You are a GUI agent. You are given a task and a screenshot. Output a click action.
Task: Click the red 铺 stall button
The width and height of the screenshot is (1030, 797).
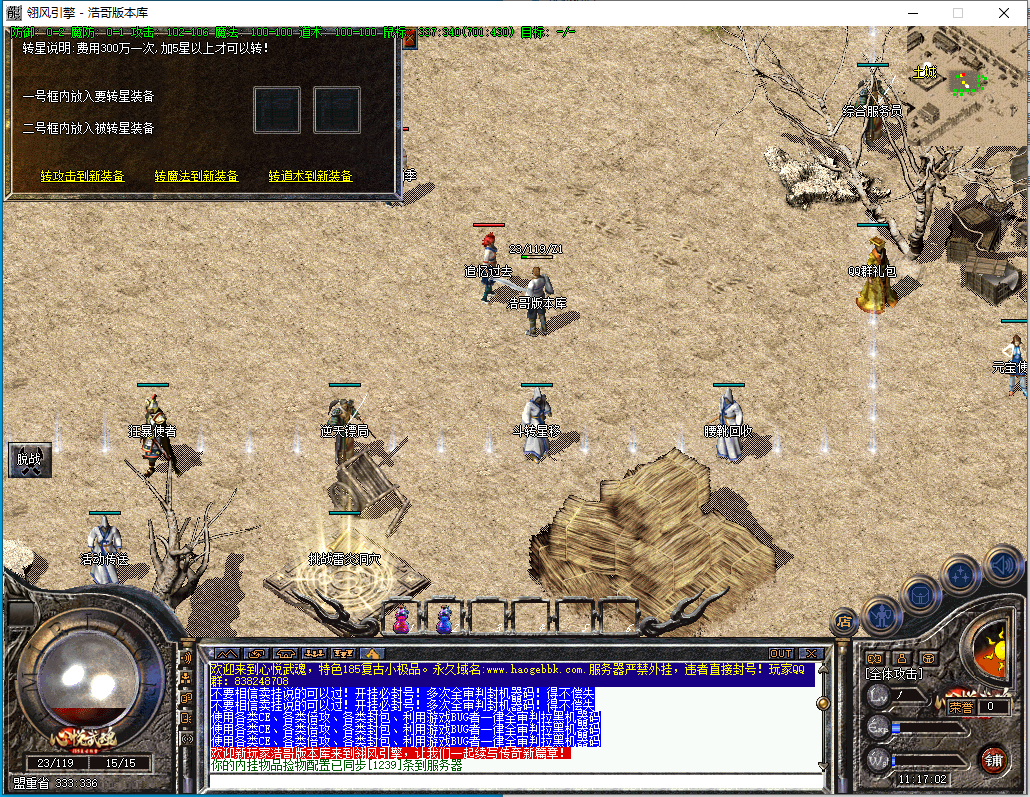pos(993,759)
